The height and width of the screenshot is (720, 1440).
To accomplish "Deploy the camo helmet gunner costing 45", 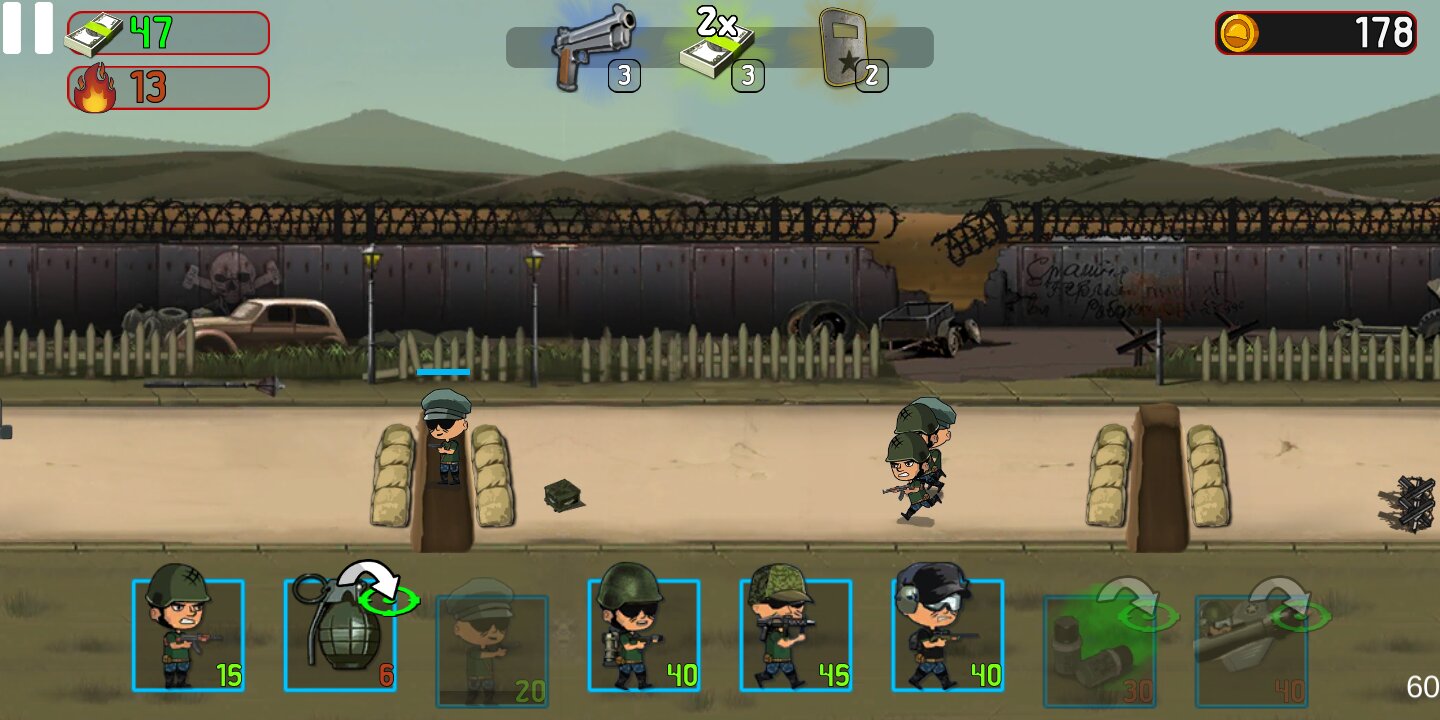I will tap(796, 635).
